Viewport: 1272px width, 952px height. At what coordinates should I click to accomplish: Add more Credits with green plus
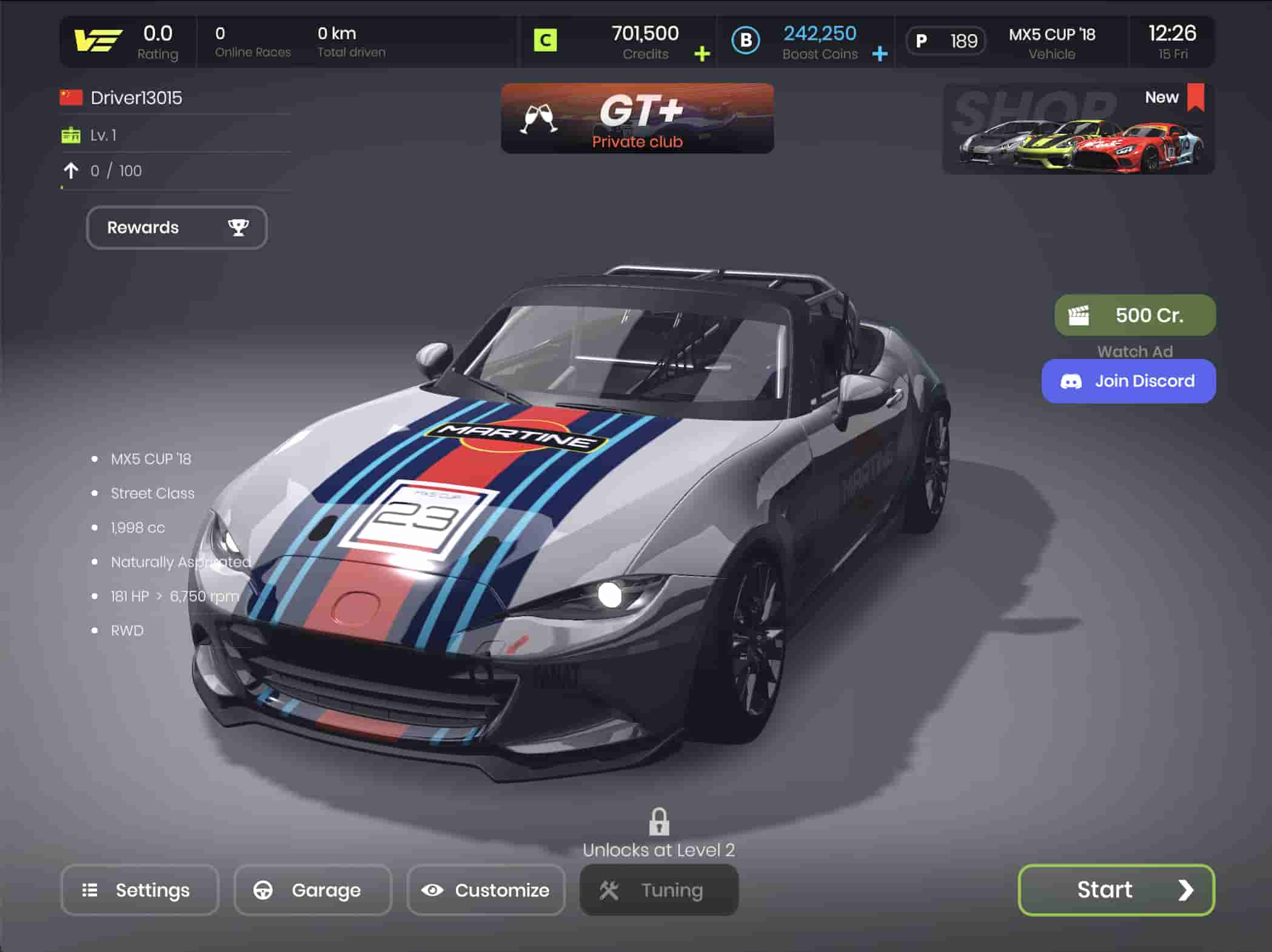click(x=702, y=54)
